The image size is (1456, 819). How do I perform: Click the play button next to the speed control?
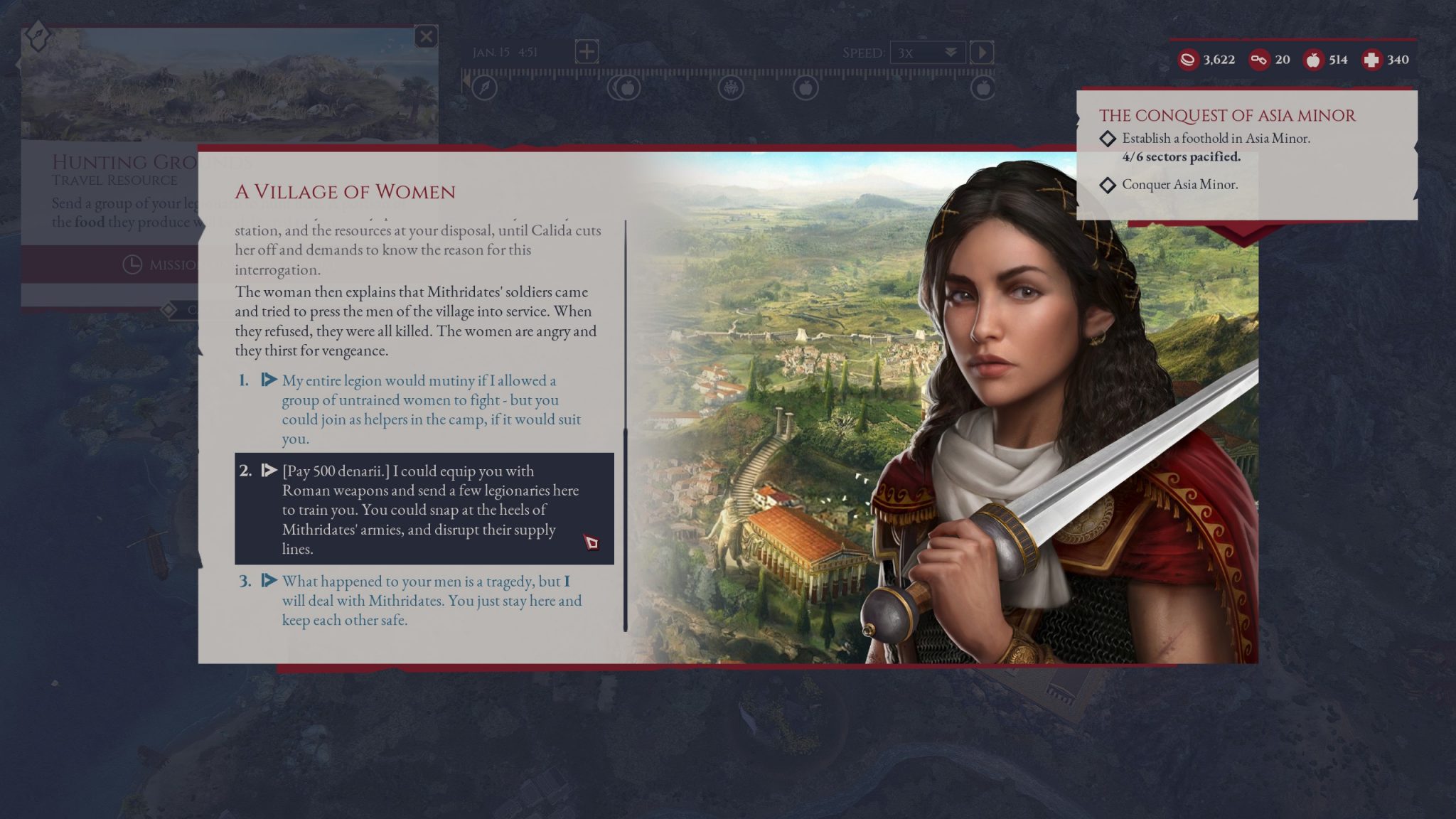(983, 53)
